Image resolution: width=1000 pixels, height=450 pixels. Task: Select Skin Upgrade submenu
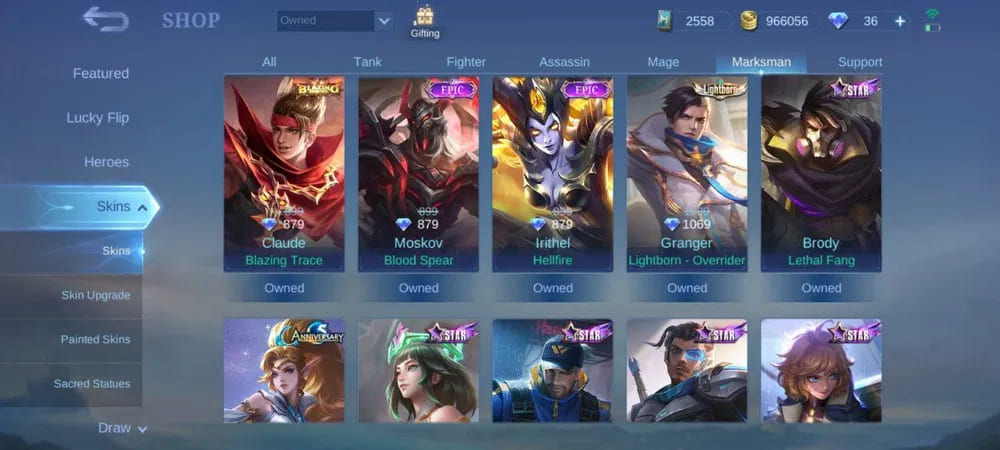95,295
